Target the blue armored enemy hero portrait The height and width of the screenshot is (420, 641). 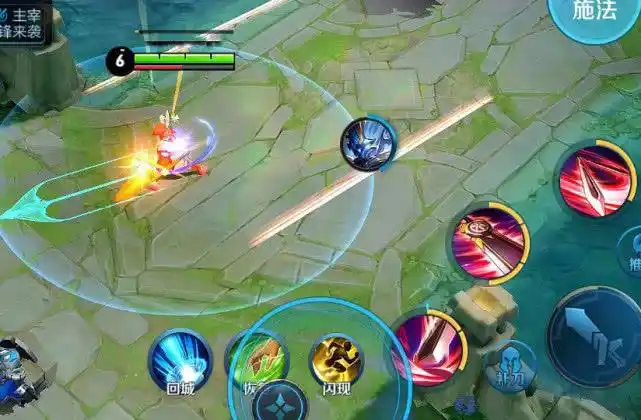pyautogui.click(x=367, y=144)
